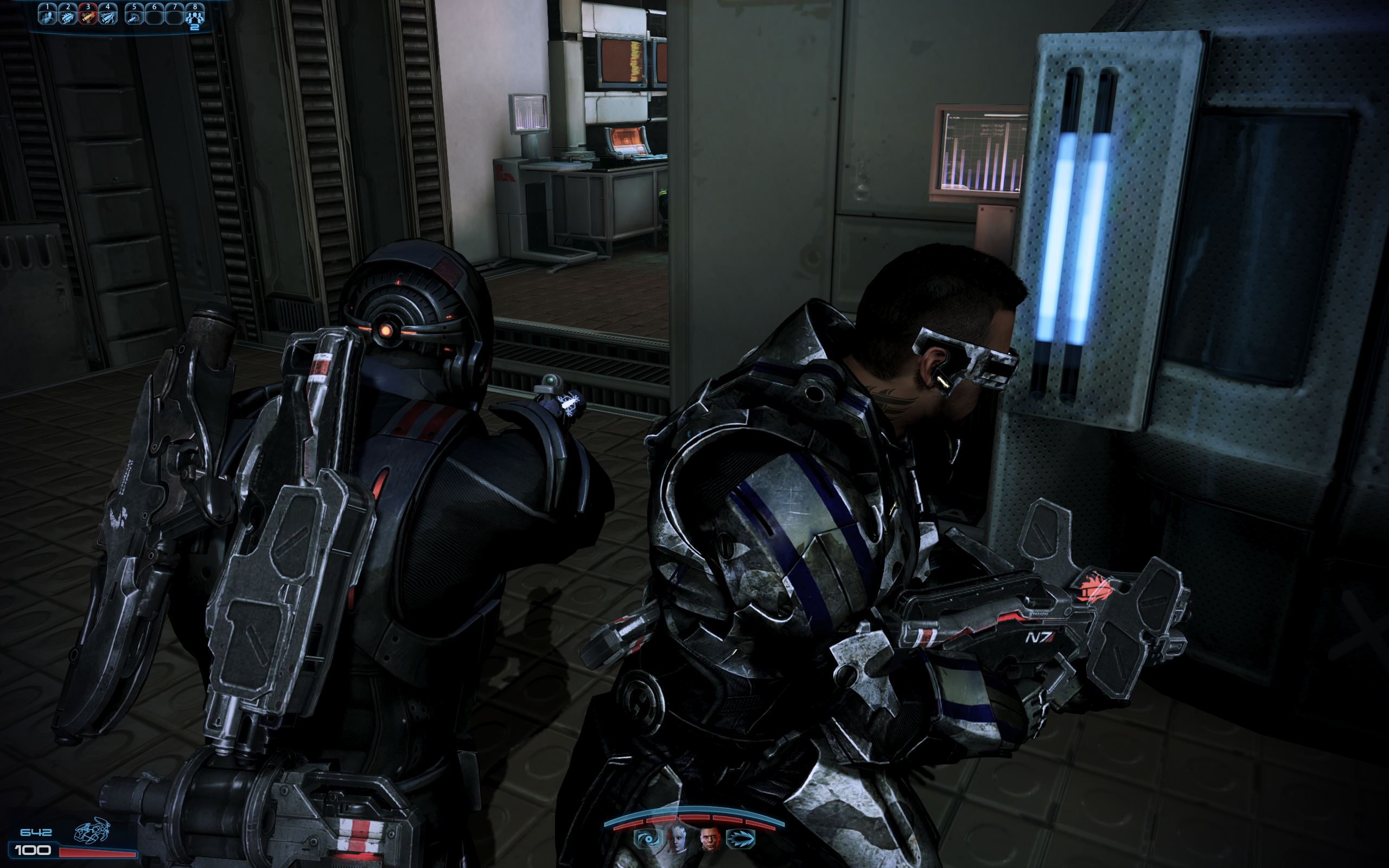Select the blue-skinned squadmate portrait
Viewport: 1389px width, 868px height.
point(678,840)
